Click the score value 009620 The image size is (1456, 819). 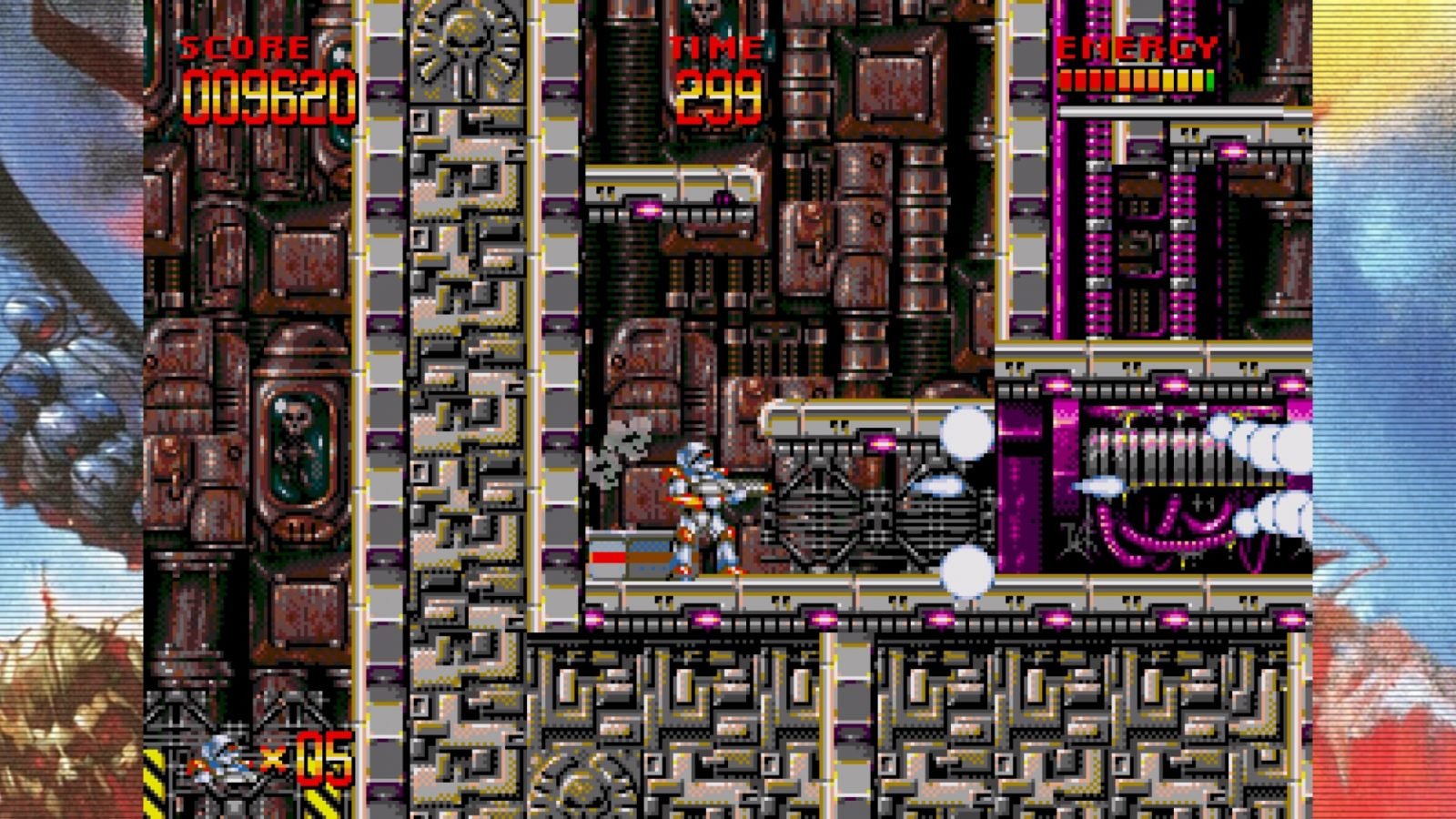[x=268, y=91]
